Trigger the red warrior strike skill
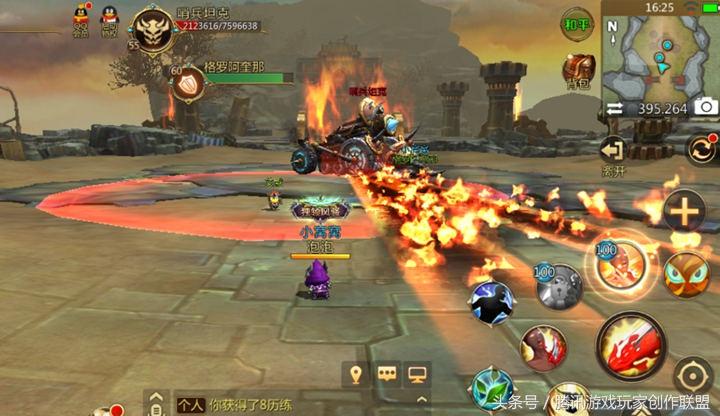 point(543,346)
